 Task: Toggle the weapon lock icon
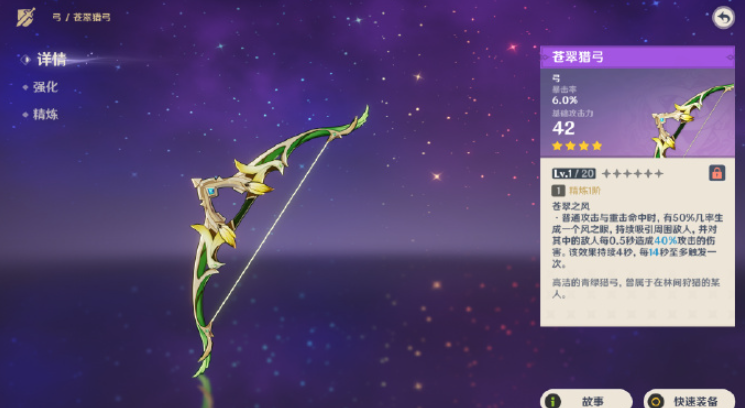pos(717,173)
